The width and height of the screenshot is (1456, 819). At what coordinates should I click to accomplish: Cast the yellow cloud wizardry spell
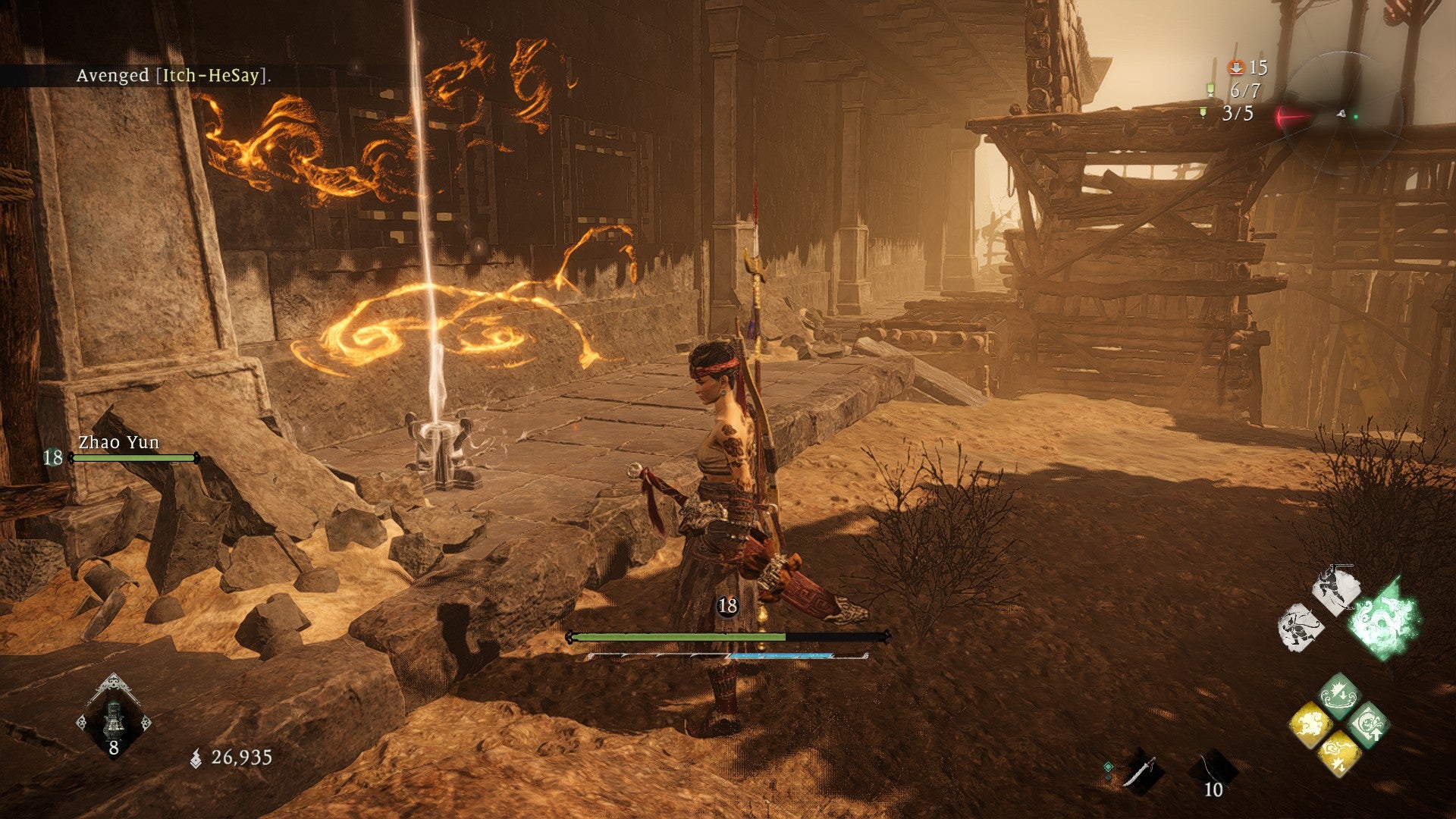click(x=1310, y=724)
